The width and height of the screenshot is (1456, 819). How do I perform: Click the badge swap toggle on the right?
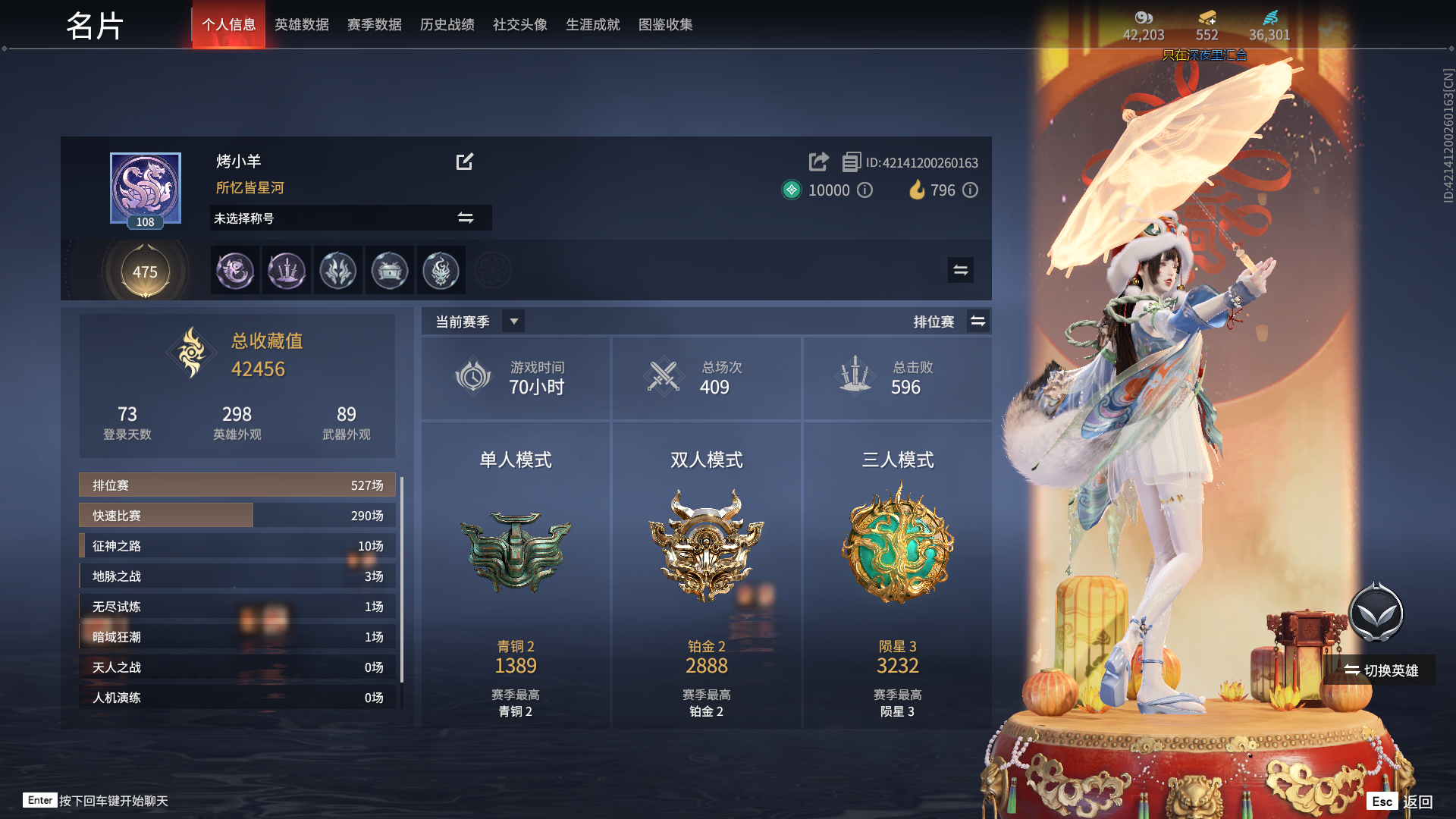960,270
